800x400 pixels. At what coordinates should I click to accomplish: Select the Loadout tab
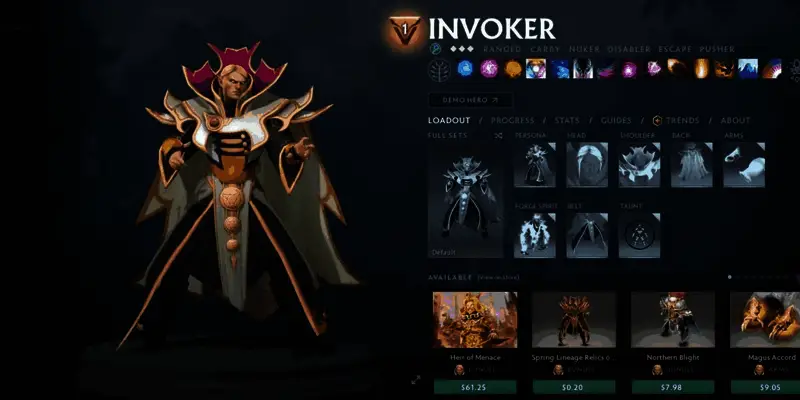click(x=448, y=121)
